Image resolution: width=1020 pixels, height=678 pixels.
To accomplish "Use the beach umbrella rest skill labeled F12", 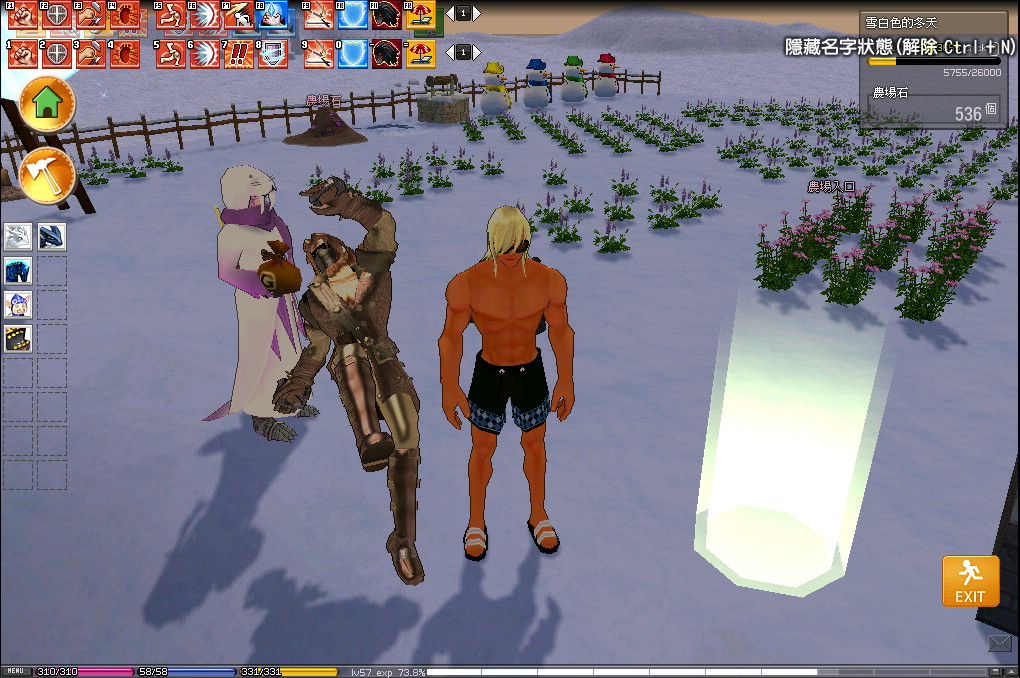I will pos(421,15).
